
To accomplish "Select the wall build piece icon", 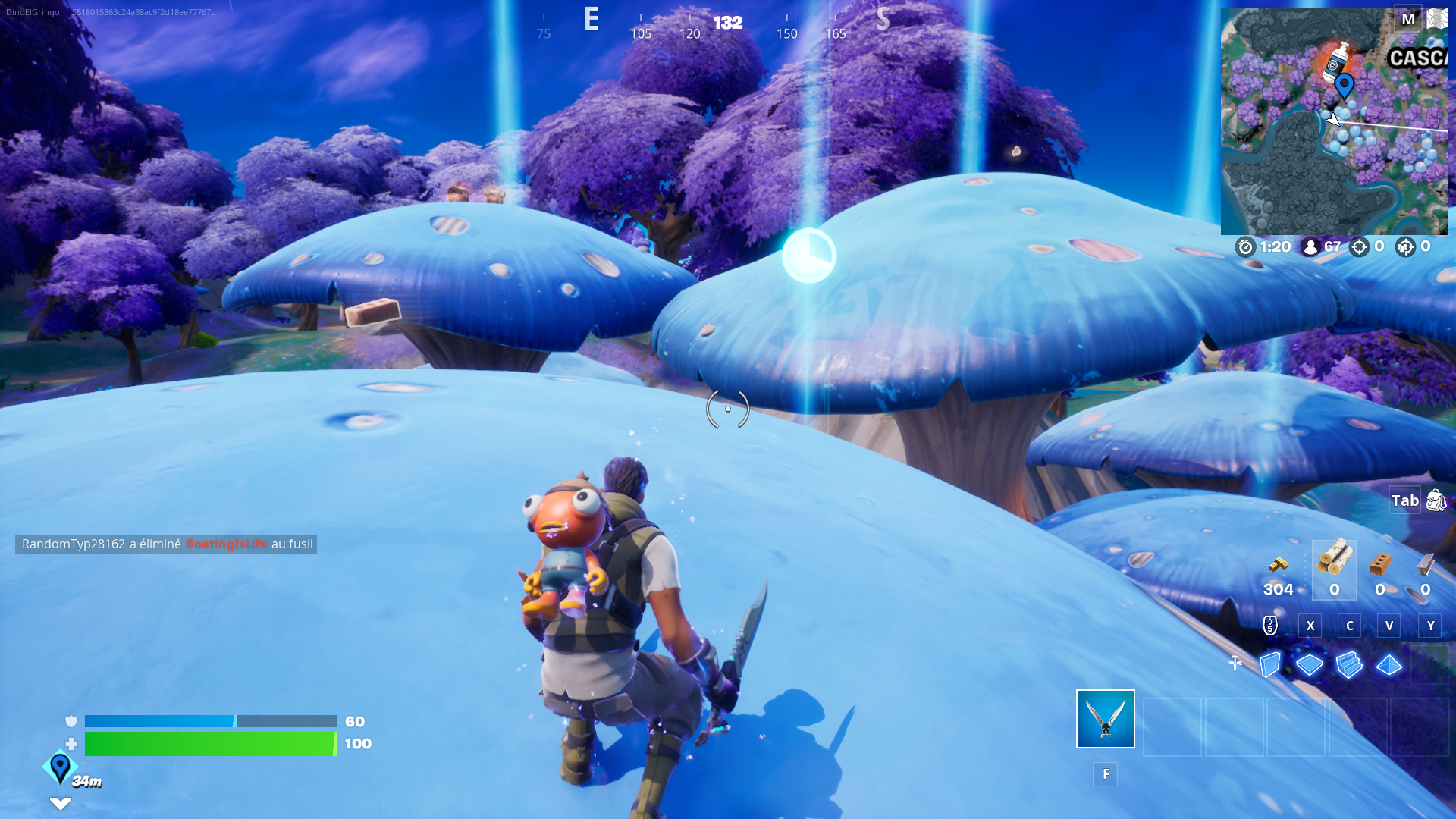I will tap(1270, 665).
